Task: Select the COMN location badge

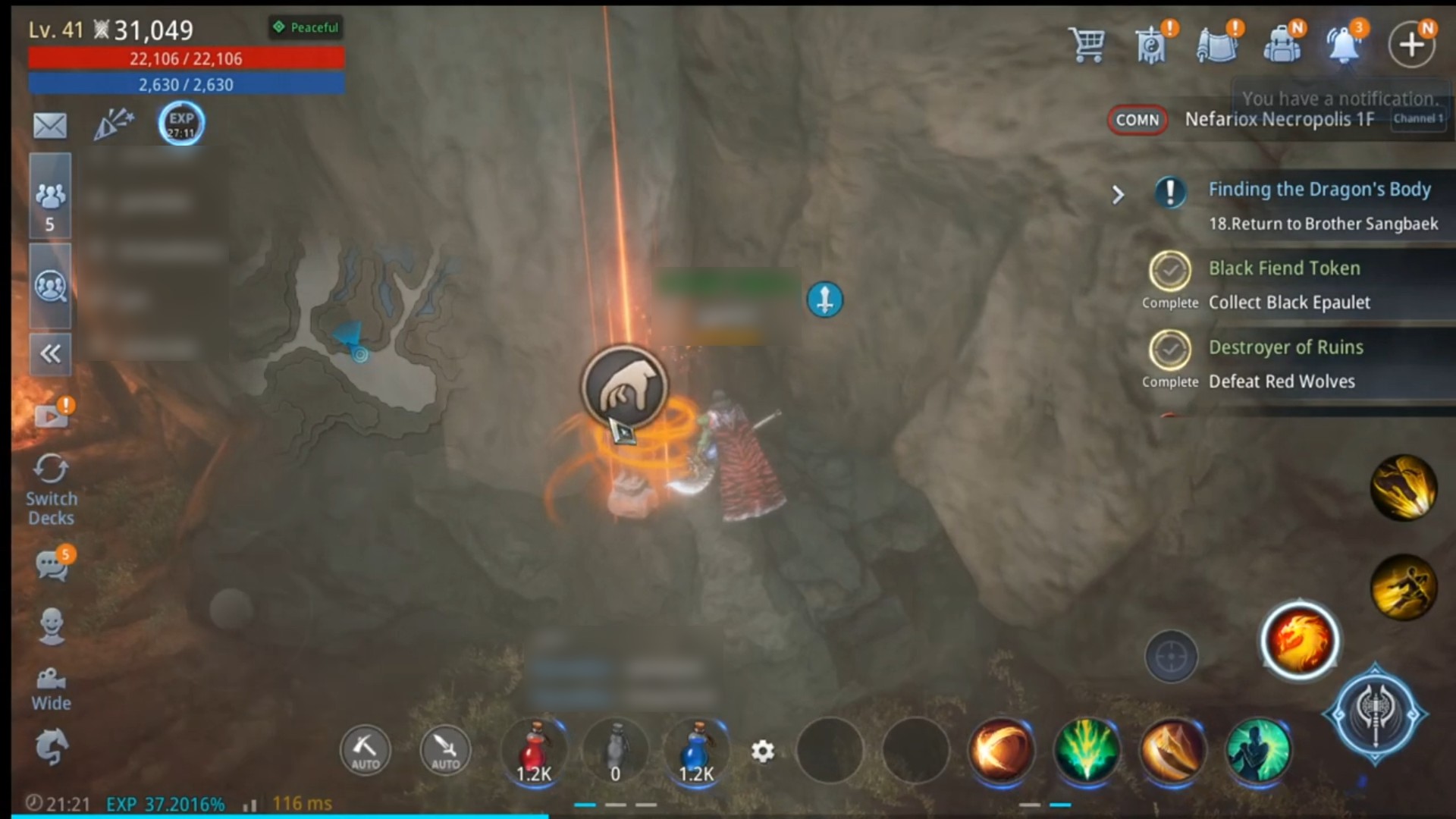Action: [x=1137, y=120]
